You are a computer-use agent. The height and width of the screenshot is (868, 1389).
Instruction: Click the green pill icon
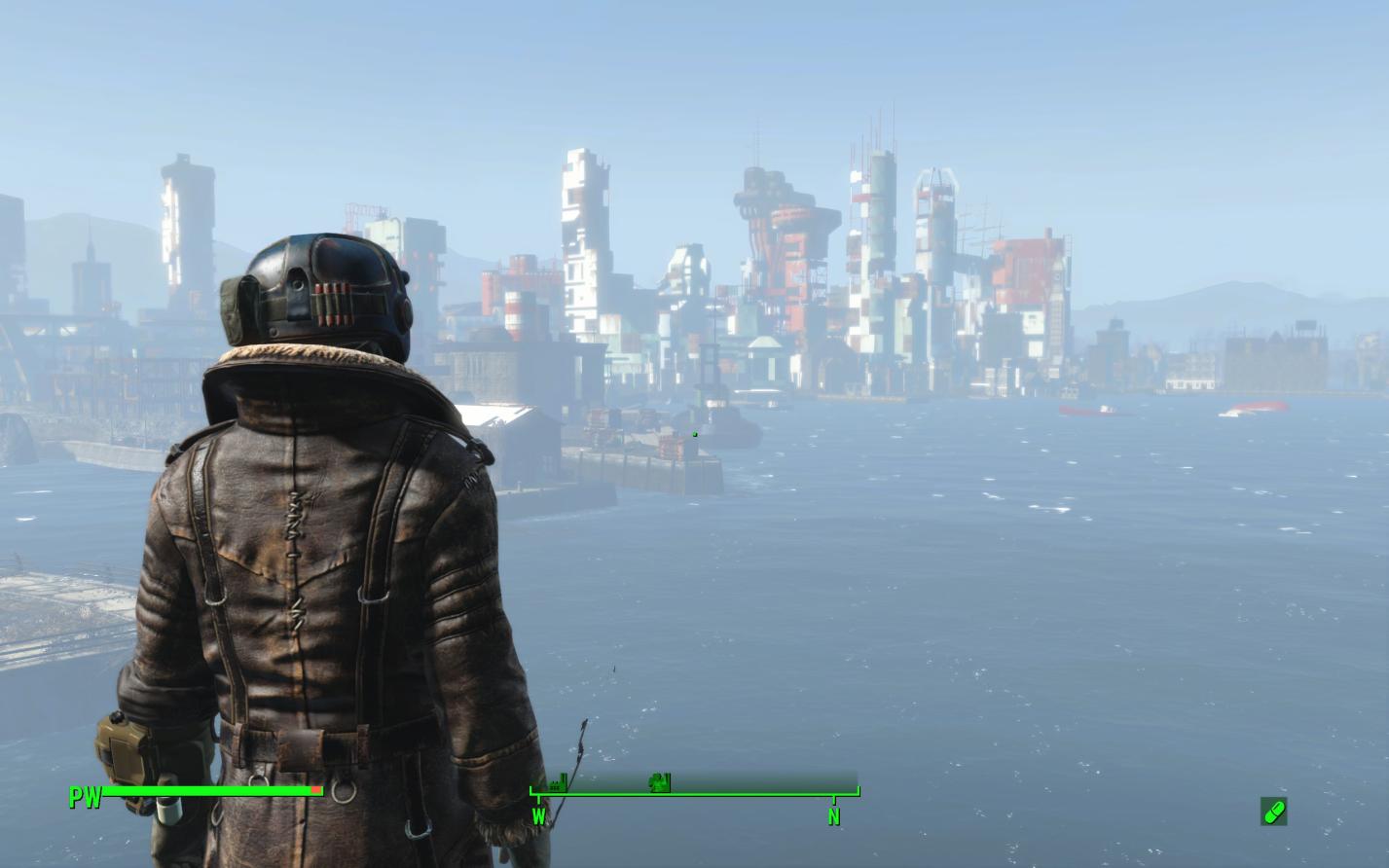pyautogui.click(x=1273, y=811)
